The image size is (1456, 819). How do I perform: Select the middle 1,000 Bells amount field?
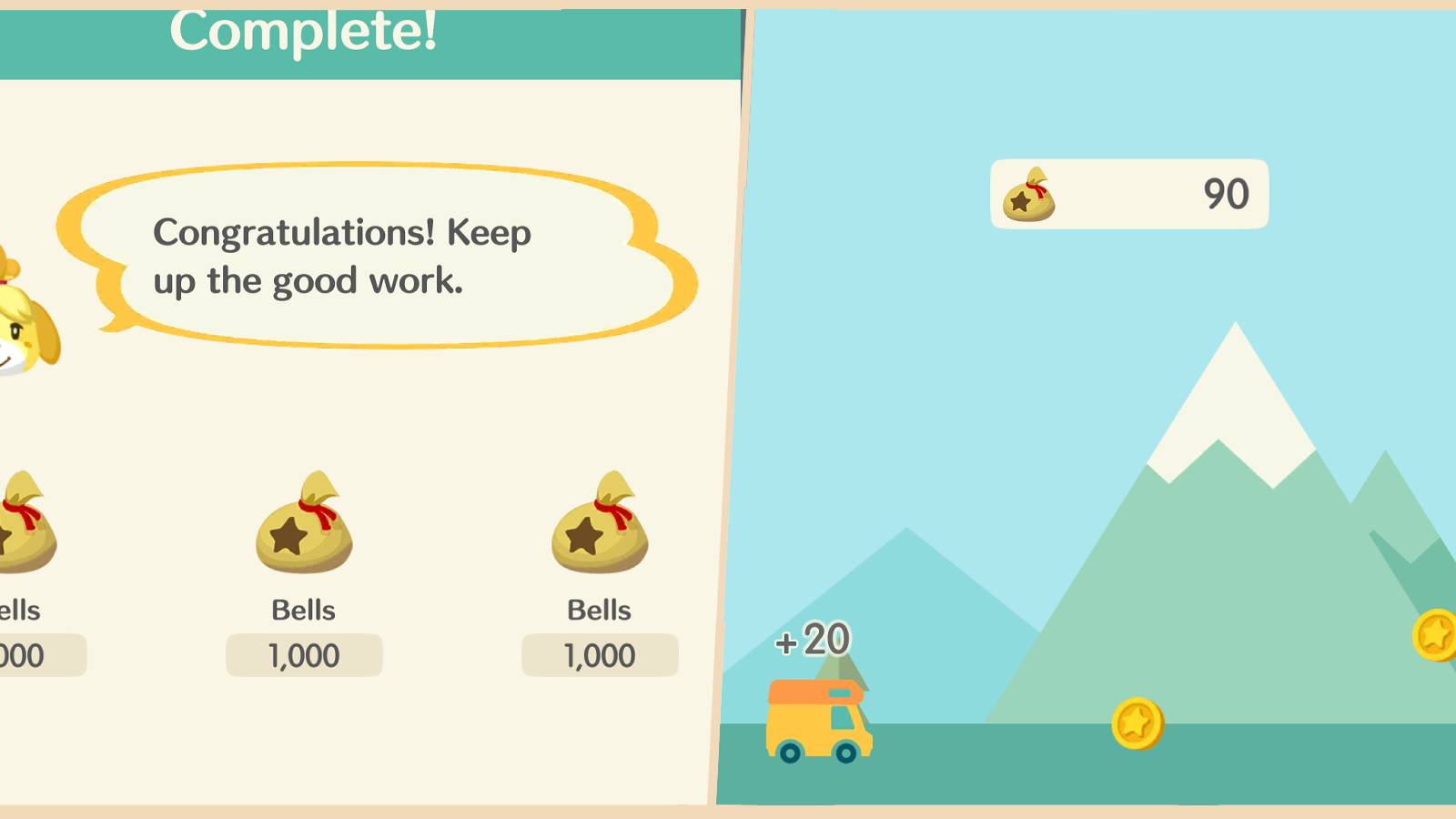(303, 654)
